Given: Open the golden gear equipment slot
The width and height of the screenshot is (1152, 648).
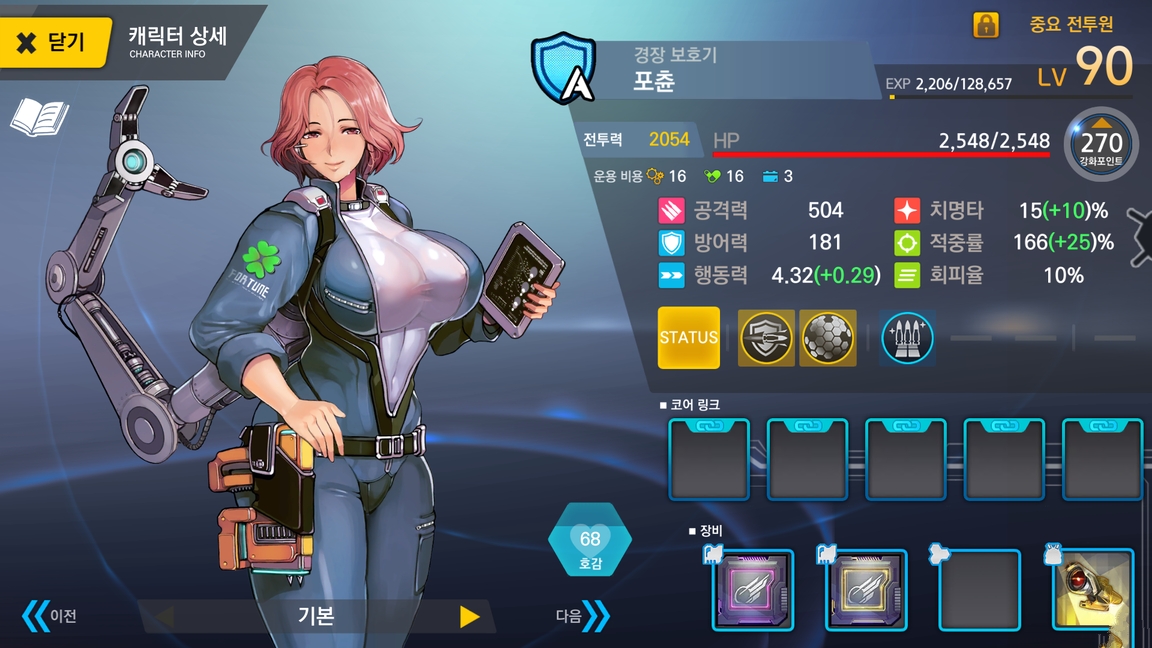Looking at the screenshot, I should pos(1093,590).
